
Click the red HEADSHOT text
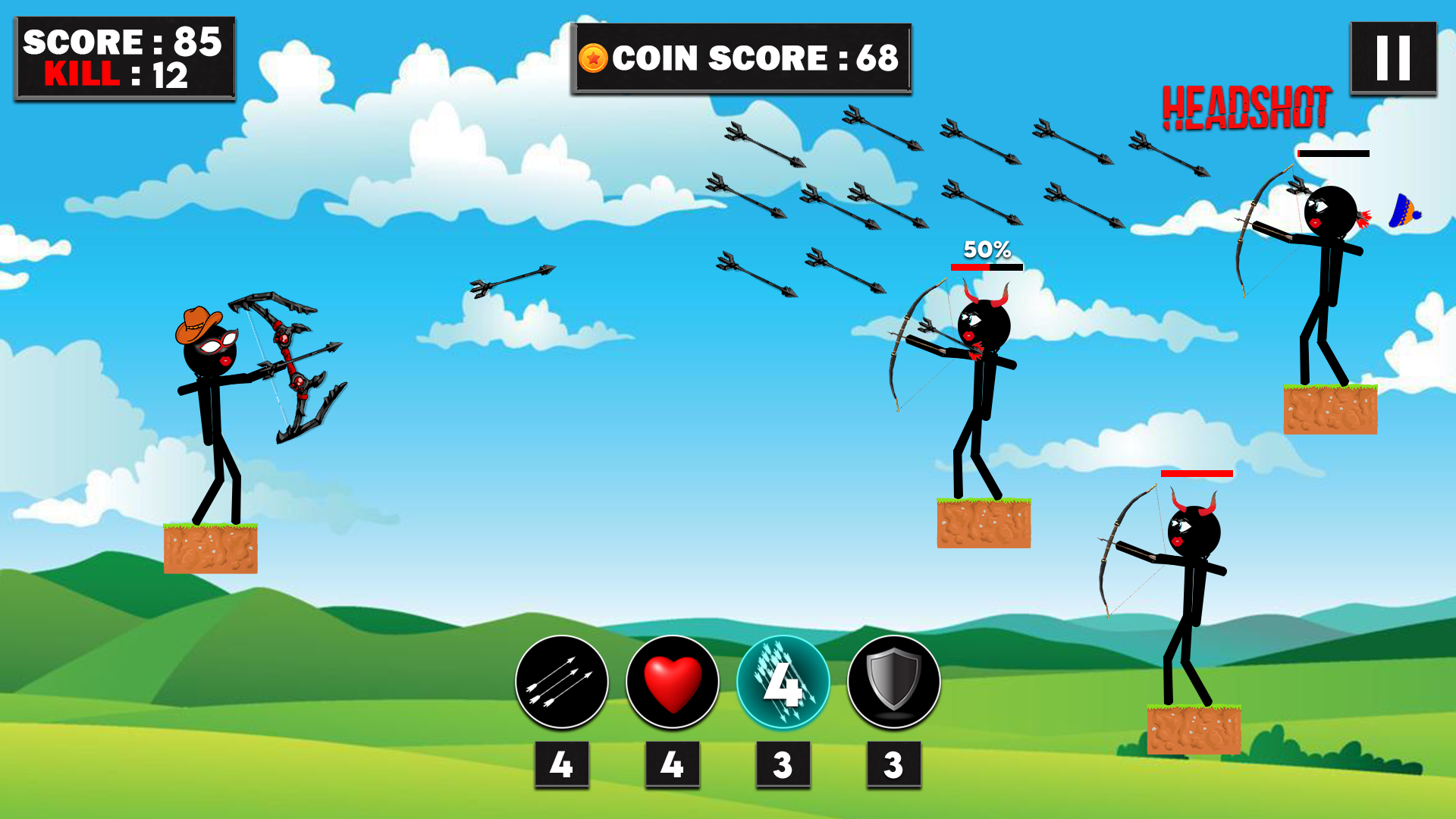(1247, 106)
